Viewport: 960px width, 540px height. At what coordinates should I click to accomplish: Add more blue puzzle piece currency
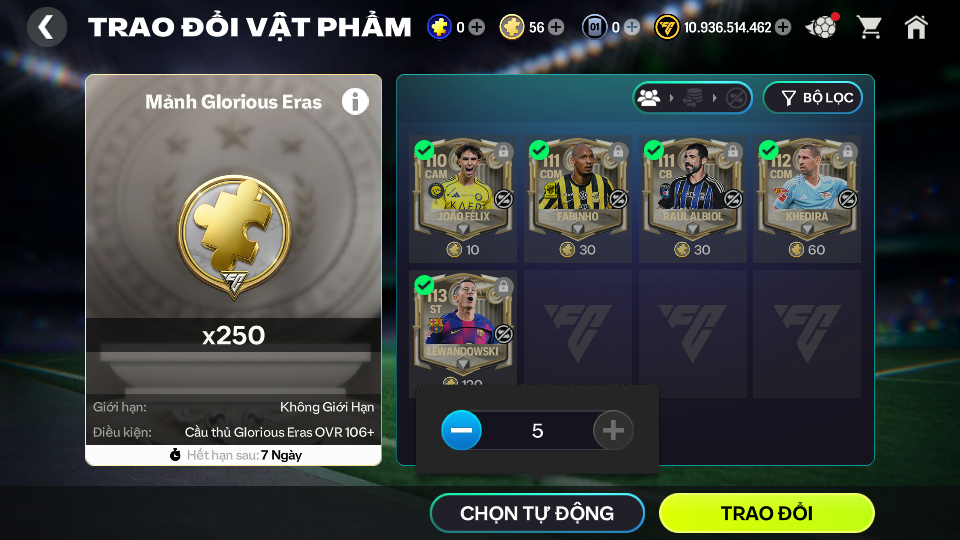(477, 27)
